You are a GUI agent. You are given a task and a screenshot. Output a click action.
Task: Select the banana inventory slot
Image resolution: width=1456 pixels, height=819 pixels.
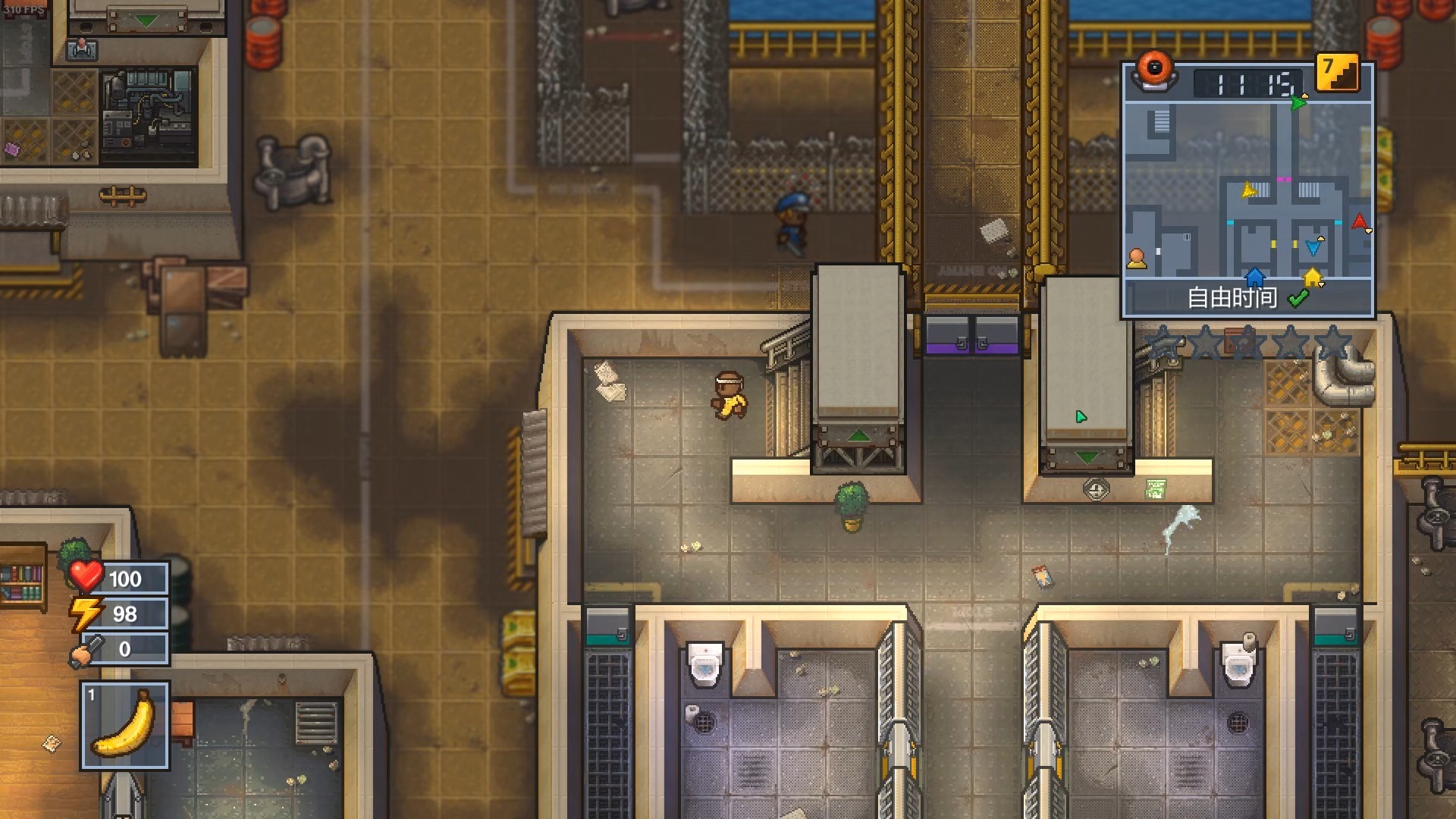125,726
